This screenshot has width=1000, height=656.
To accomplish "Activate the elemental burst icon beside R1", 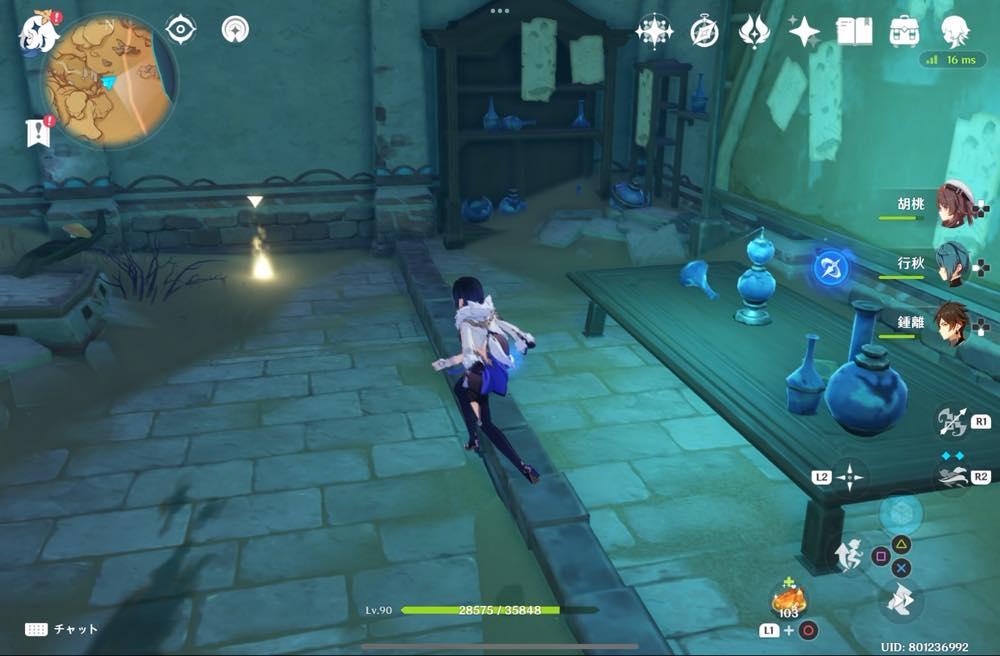I will (950, 421).
